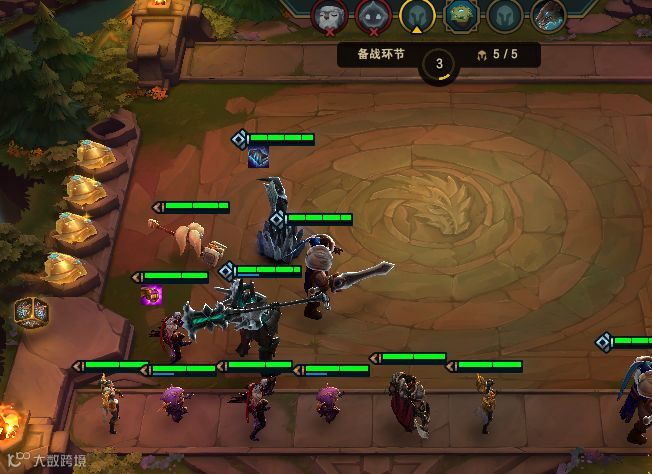
Task: Select the dark armored red-caped champion on bench
Action: point(408,399)
